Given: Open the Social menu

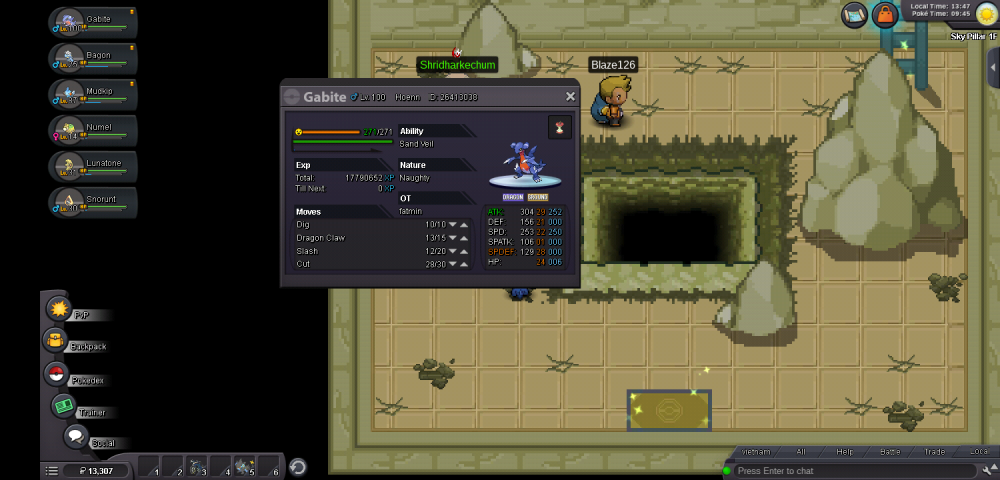Looking at the screenshot, I should (x=75, y=437).
